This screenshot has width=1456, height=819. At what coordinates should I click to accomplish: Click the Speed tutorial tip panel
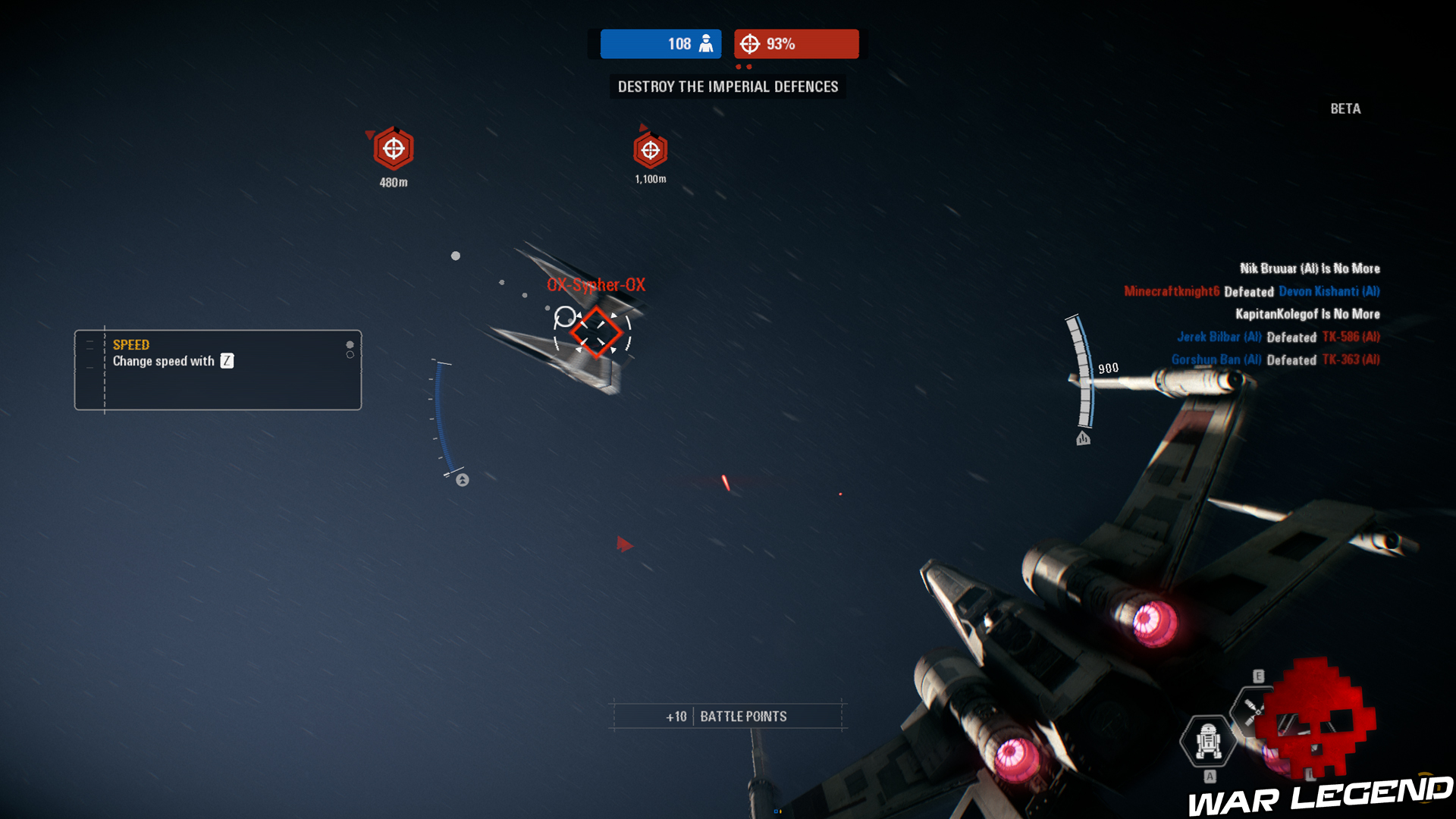coord(218,370)
